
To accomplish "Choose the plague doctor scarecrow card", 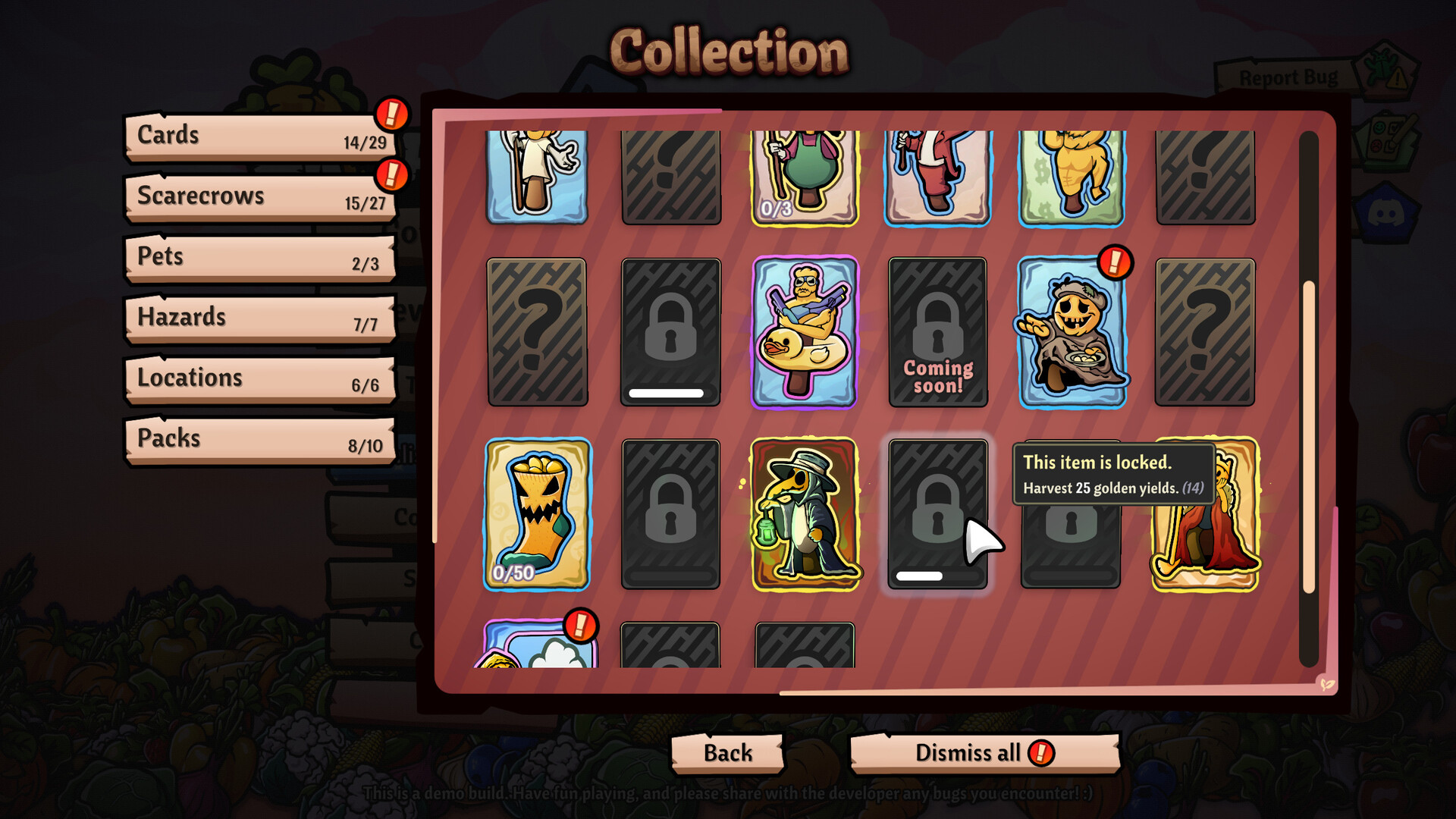I will tap(805, 513).
